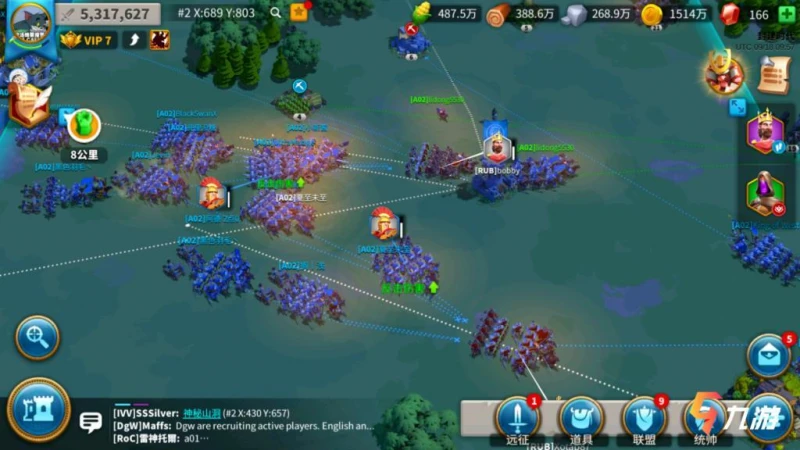Open the map search magnifier button
Image resolution: width=800 pixels, height=450 pixels.
coord(37,337)
